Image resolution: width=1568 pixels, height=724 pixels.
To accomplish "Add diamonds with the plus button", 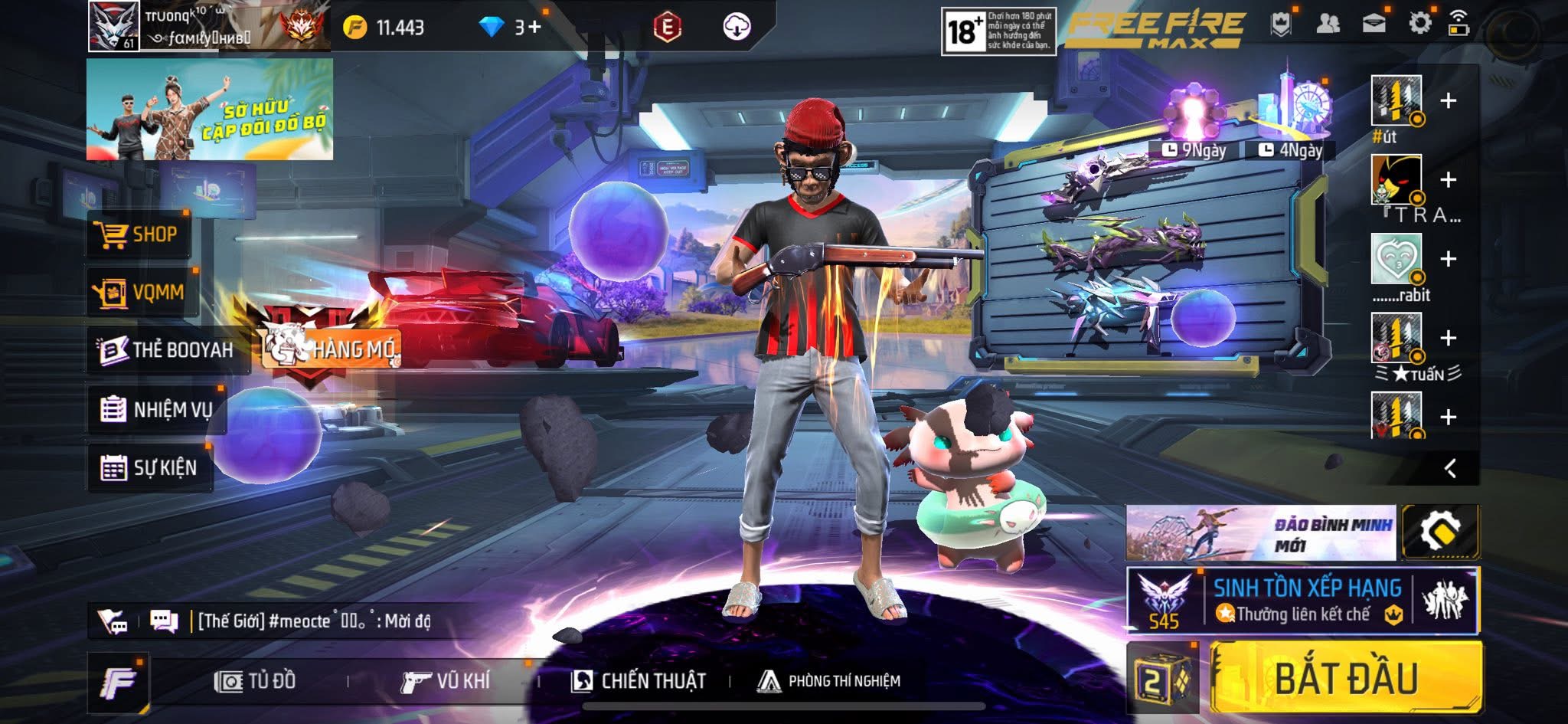I will 534,28.
